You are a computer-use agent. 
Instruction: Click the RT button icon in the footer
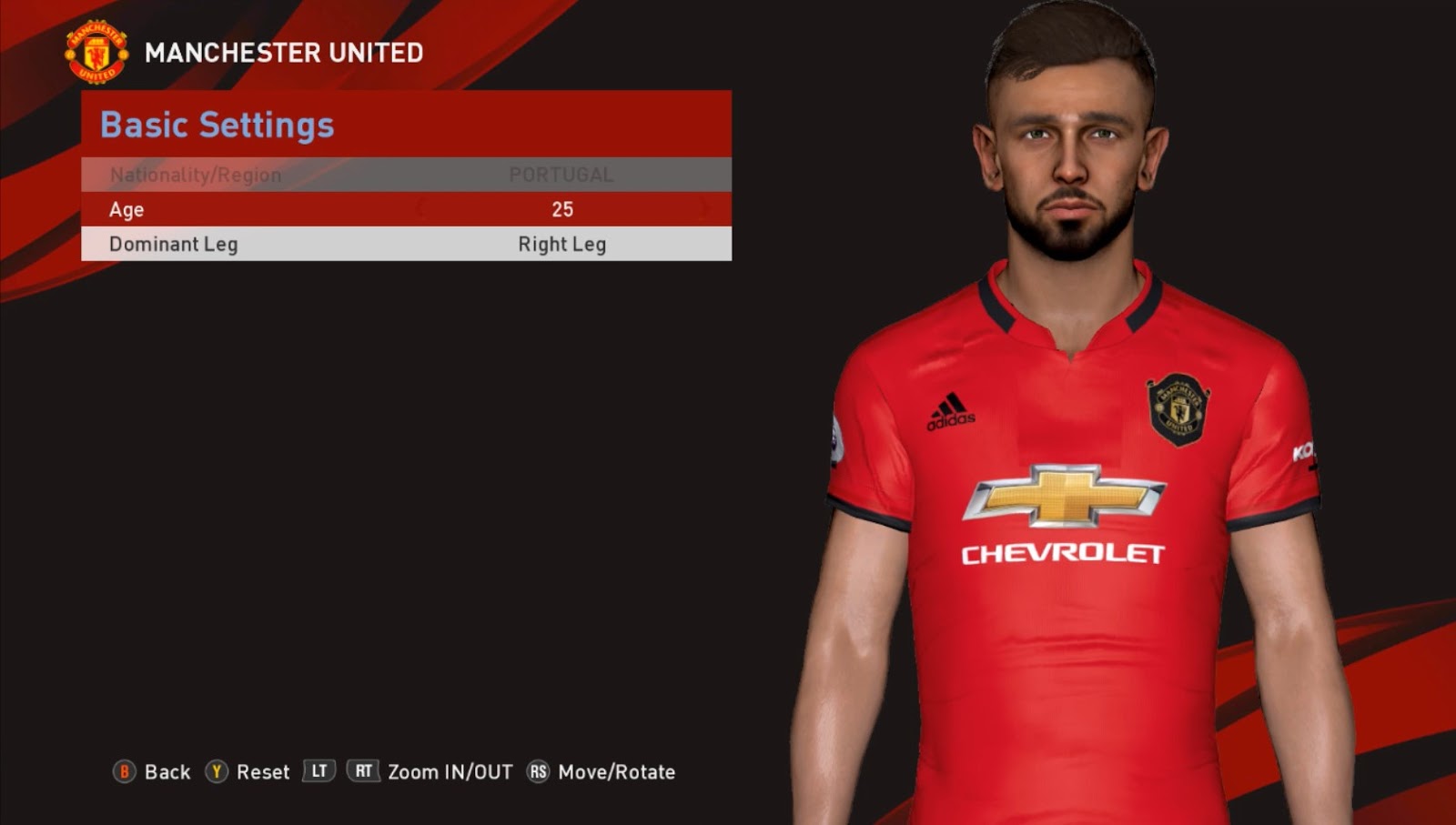[363, 772]
